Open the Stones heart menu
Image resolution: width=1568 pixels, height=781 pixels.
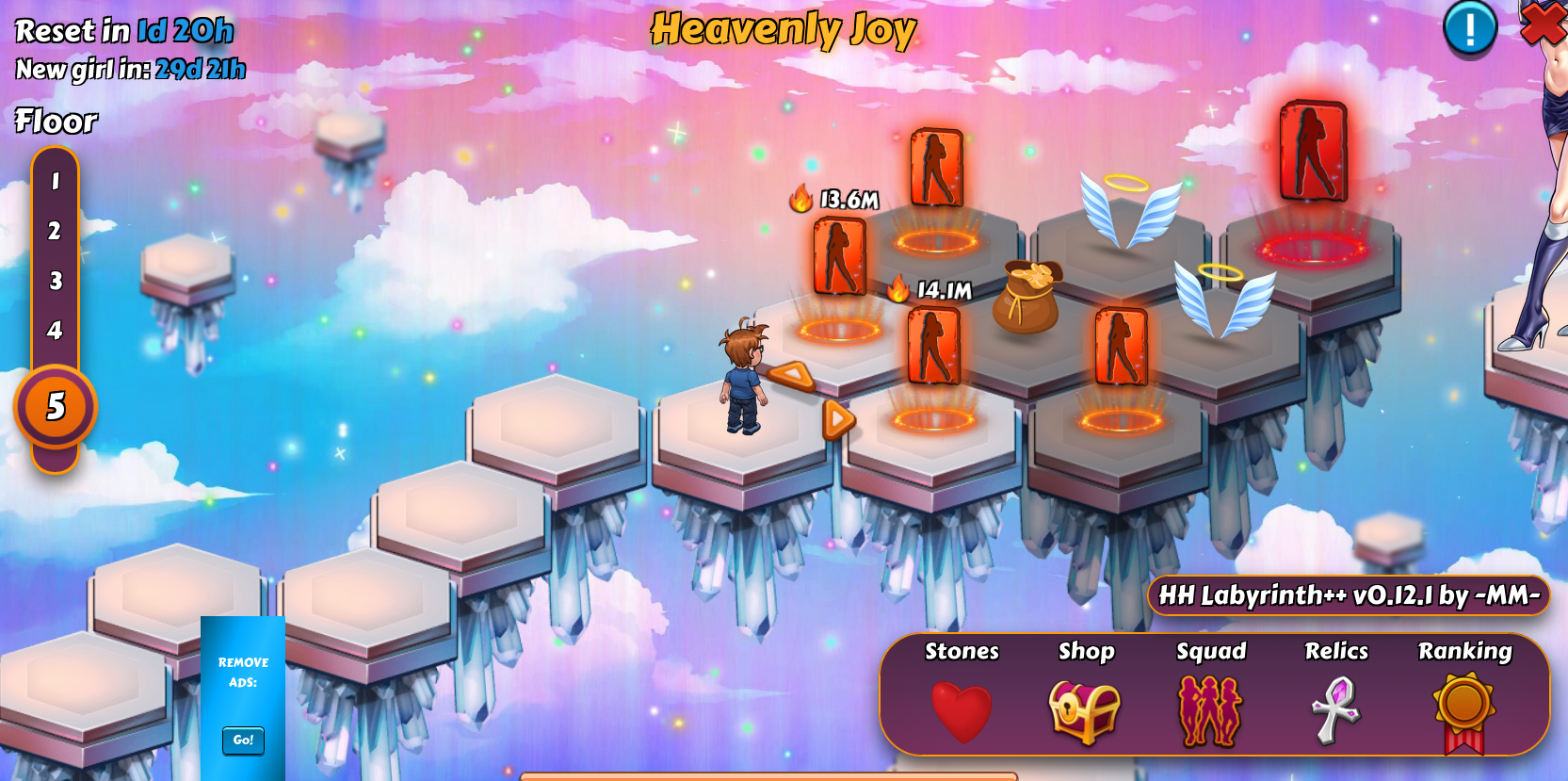tap(962, 710)
